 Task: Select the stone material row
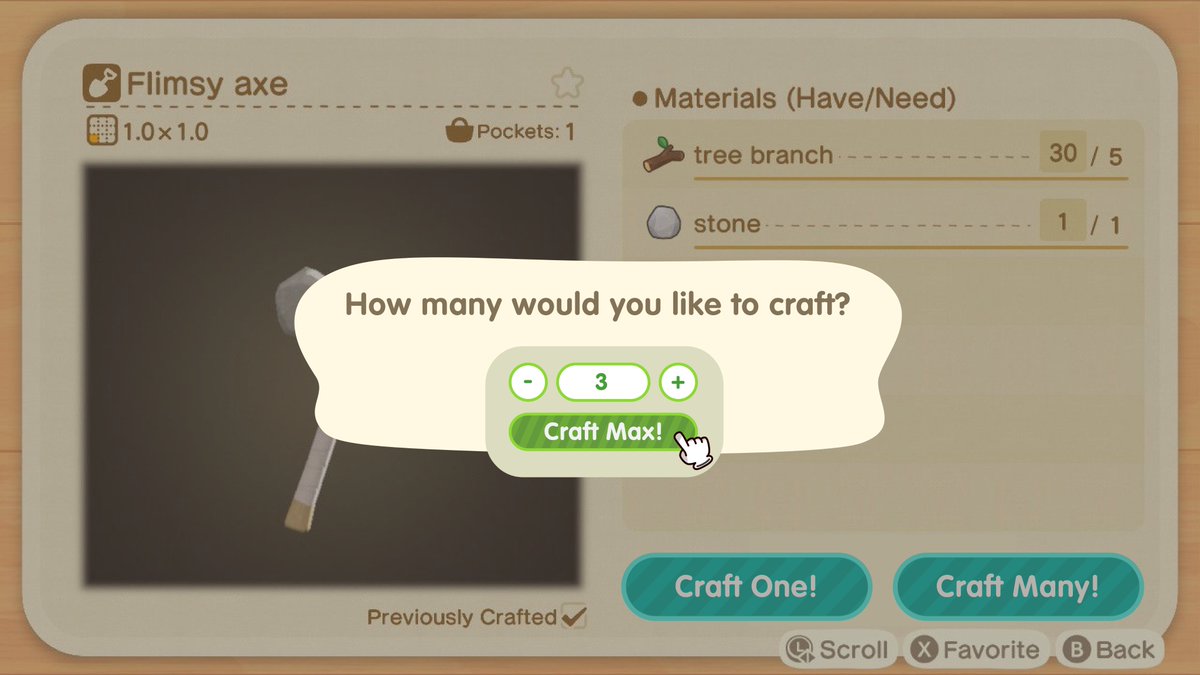pyautogui.click(x=885, y=223)
